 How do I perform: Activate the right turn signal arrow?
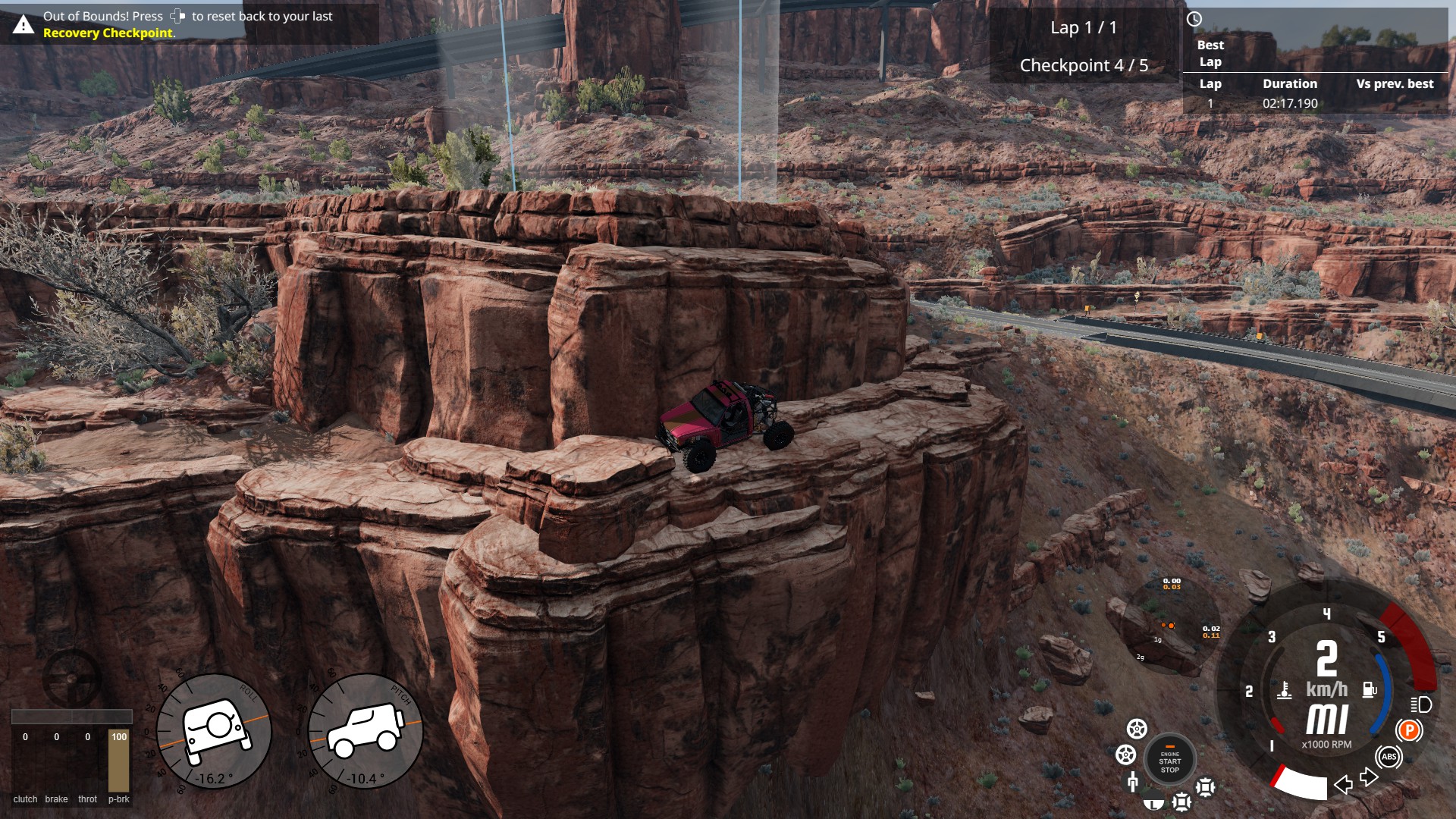[x=1369, y=777]
